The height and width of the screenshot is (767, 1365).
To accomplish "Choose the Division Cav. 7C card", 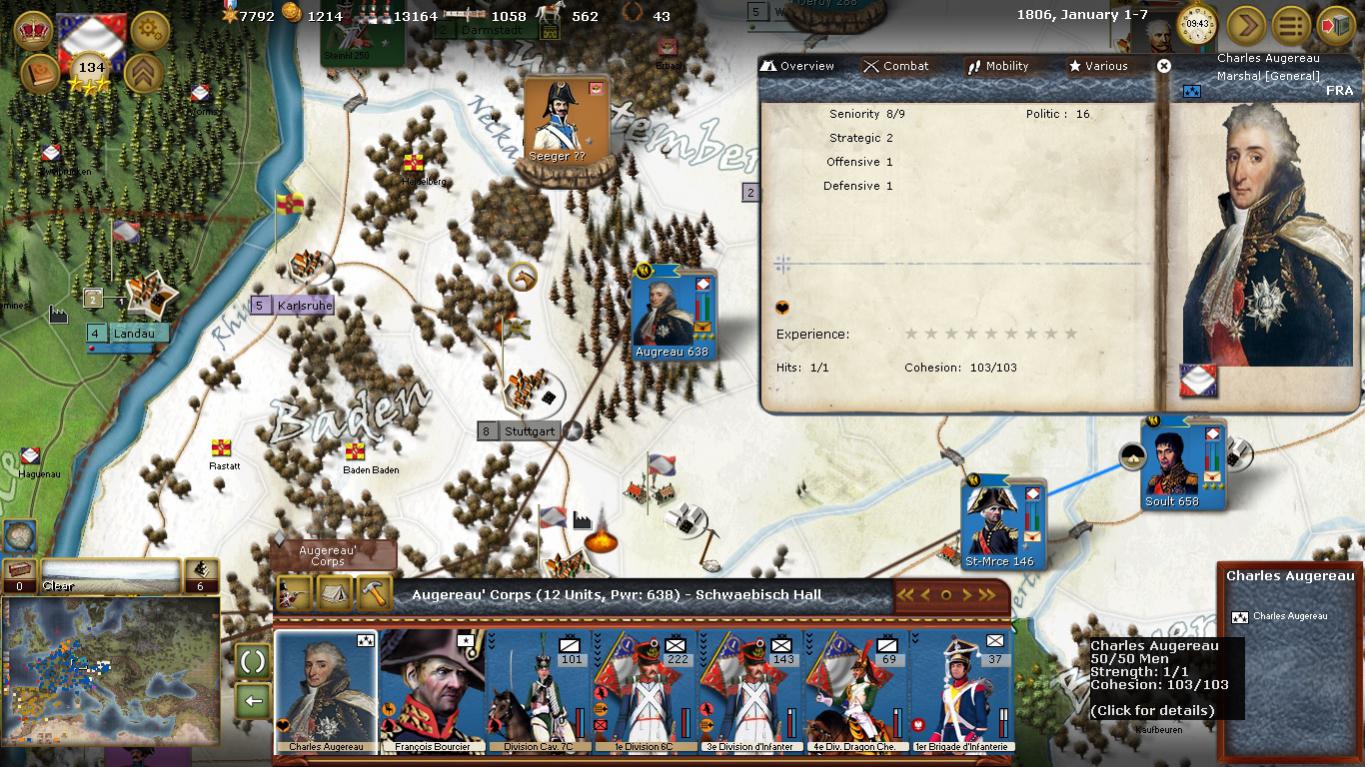I will 538,690.
